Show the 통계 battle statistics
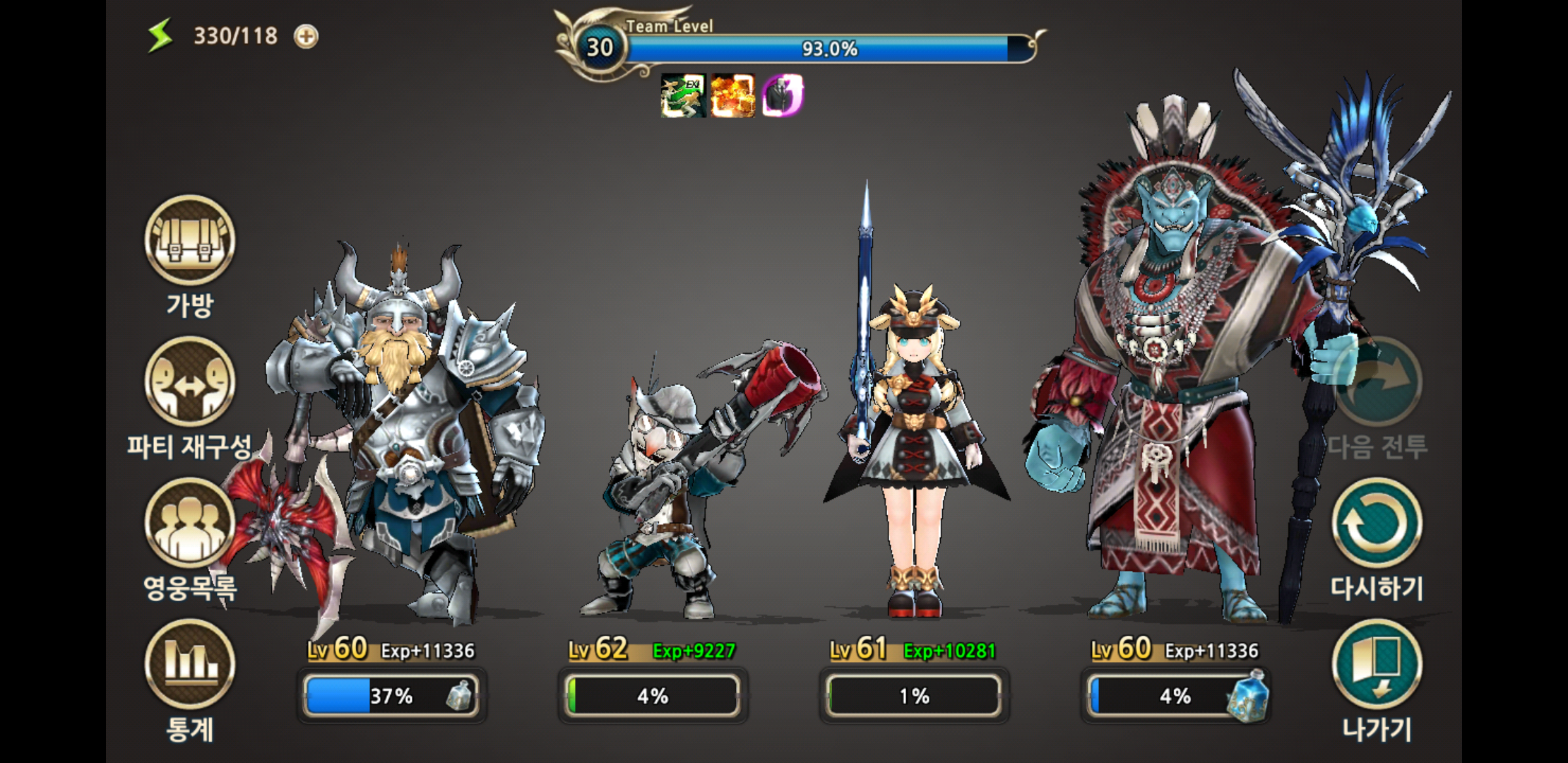This screenshot has width=1568, height=763. [x=189, y=665]
